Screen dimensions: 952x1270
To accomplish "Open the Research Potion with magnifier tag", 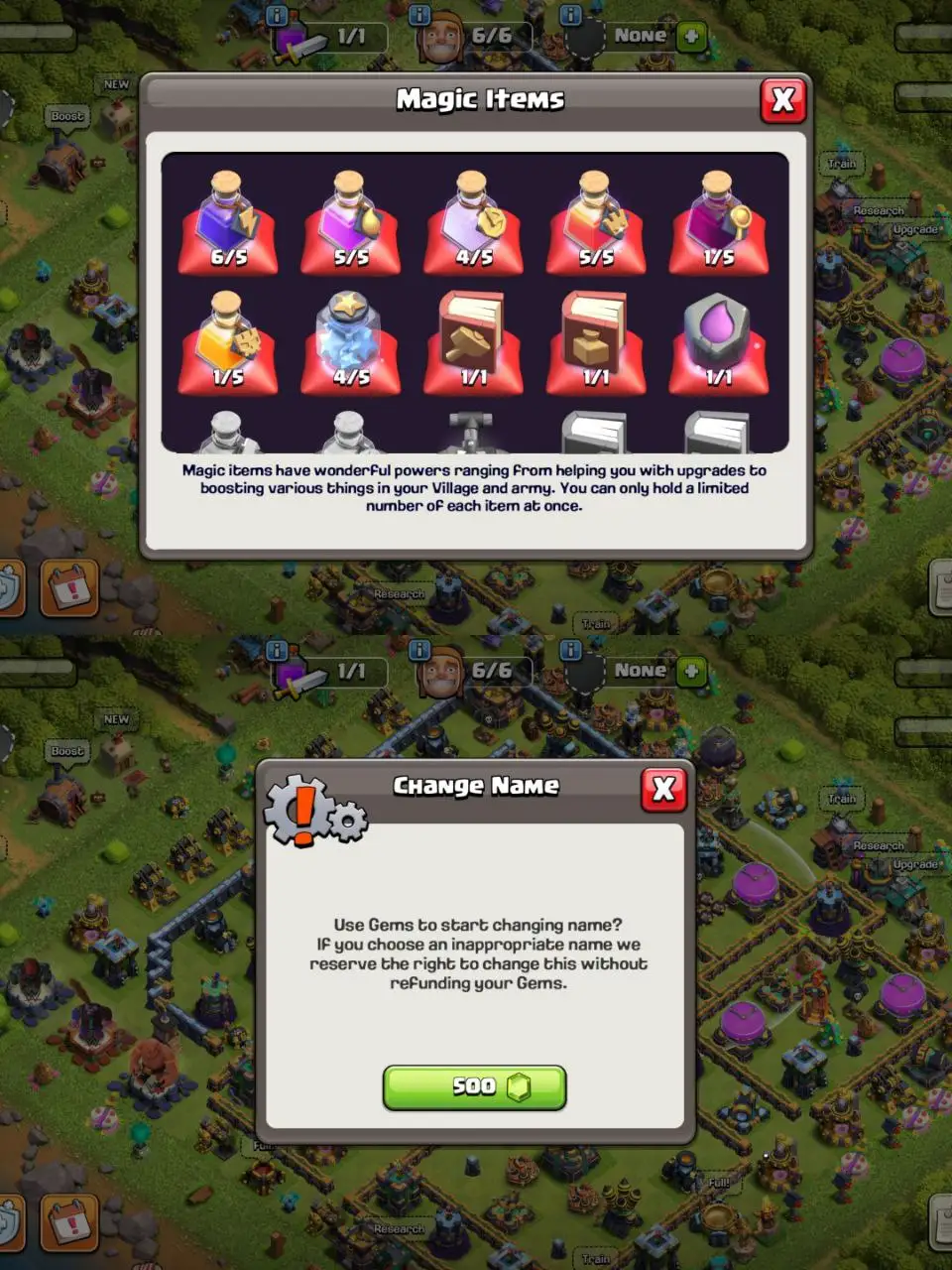I will (x=719, y=221).
